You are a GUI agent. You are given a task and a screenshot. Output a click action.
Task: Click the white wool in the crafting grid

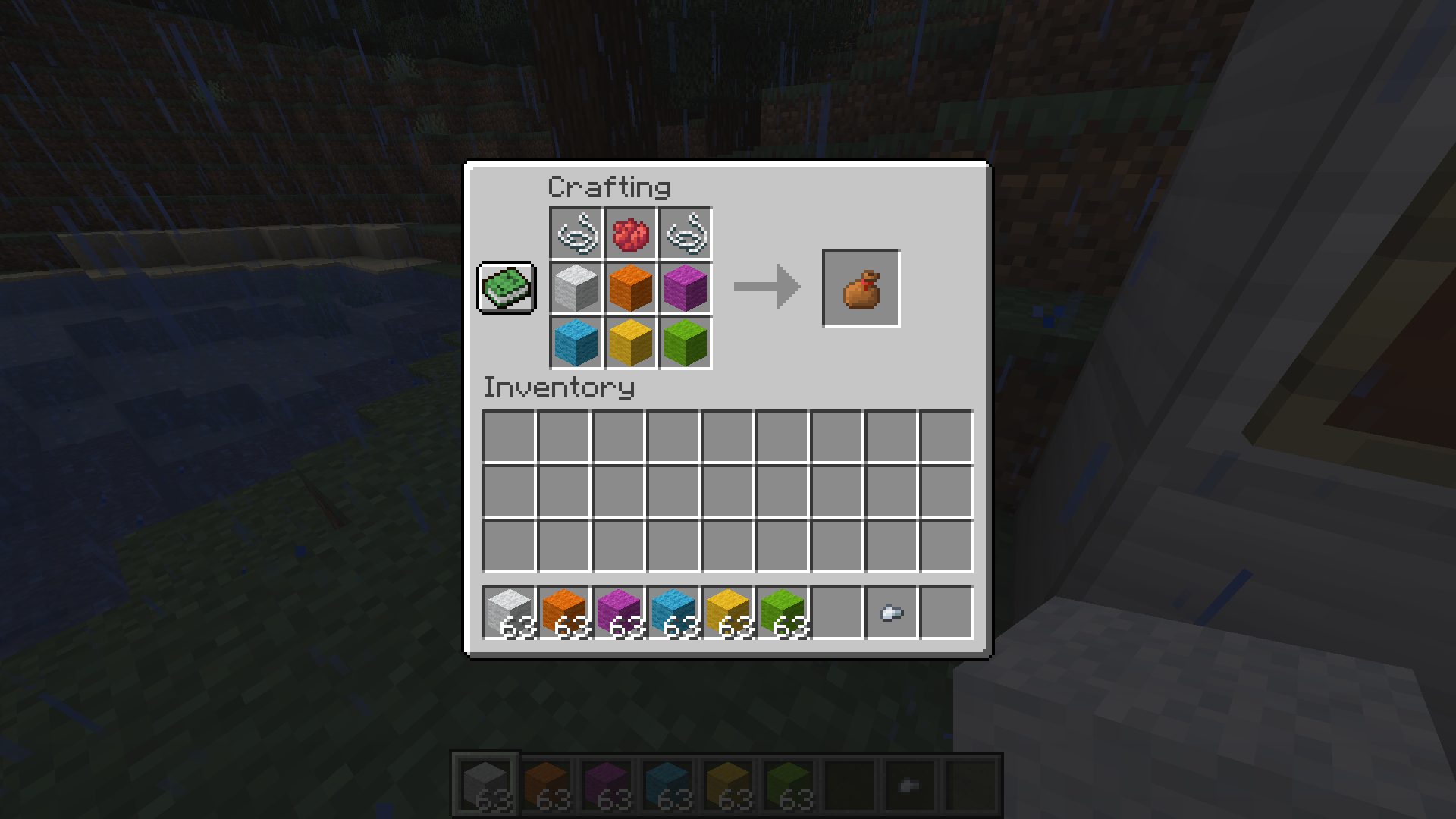575,287
